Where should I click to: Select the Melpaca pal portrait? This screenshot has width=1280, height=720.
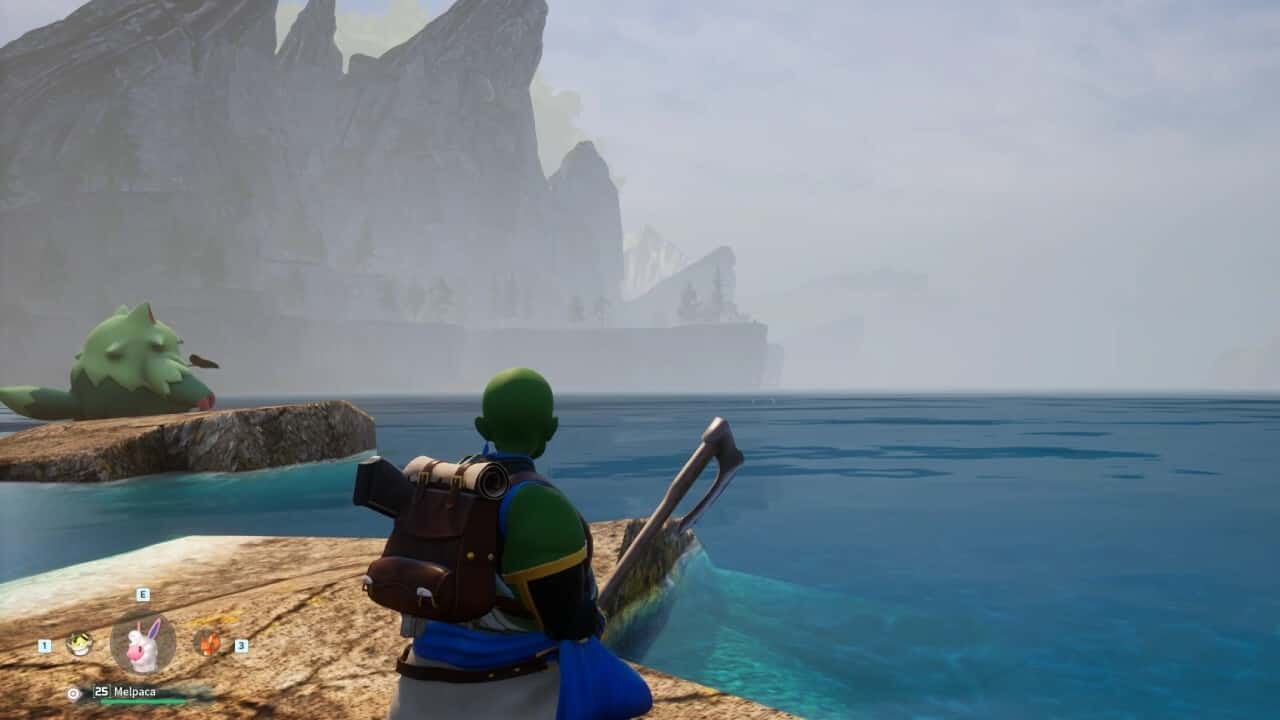(143, 644)
